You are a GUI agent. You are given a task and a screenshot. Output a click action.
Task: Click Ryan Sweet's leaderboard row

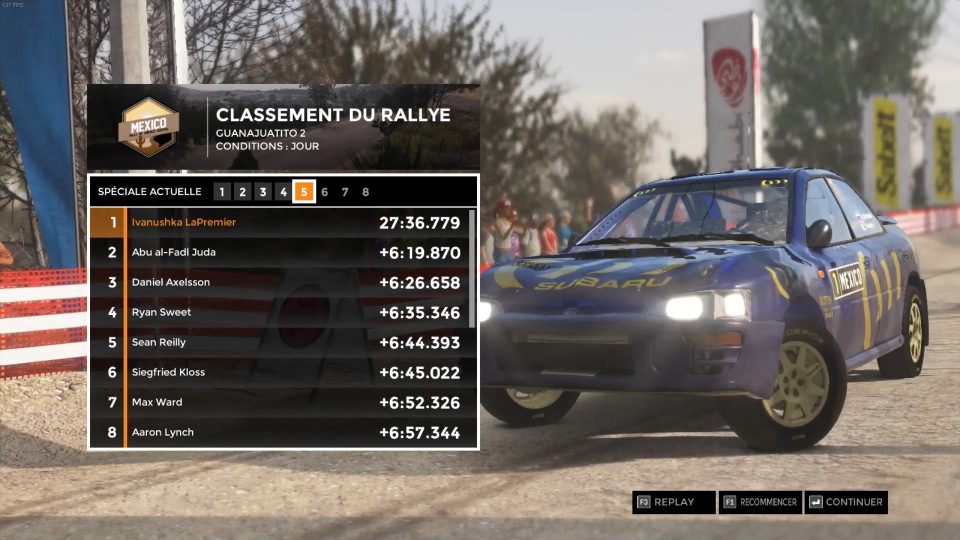tap(278, 312)
